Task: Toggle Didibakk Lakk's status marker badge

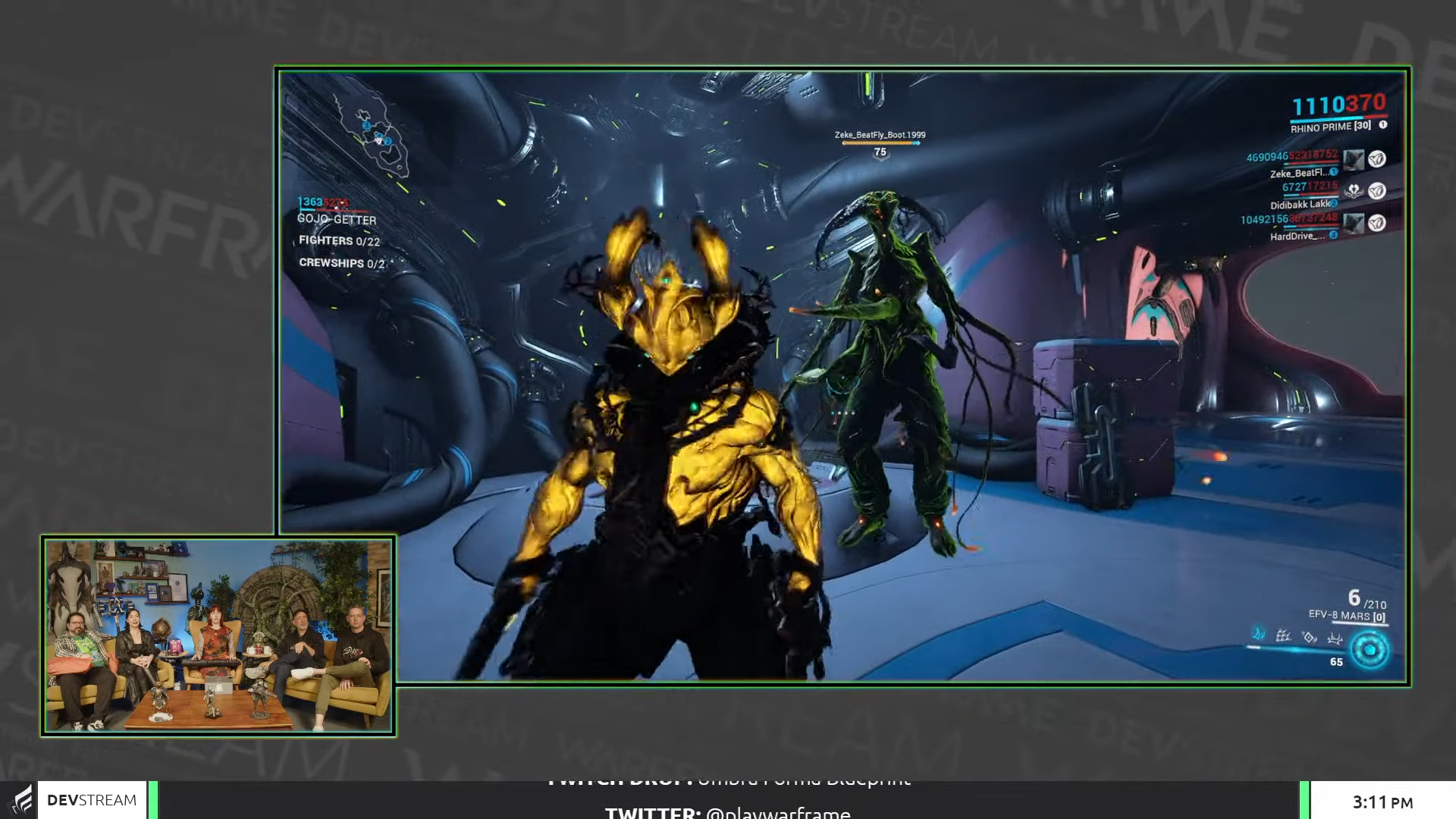Action: tap(1334, 203)
